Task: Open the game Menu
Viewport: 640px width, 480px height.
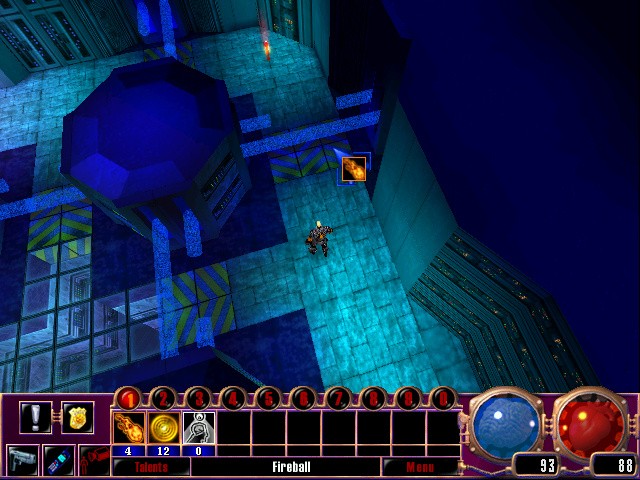Action: click(x=418, y=466)
